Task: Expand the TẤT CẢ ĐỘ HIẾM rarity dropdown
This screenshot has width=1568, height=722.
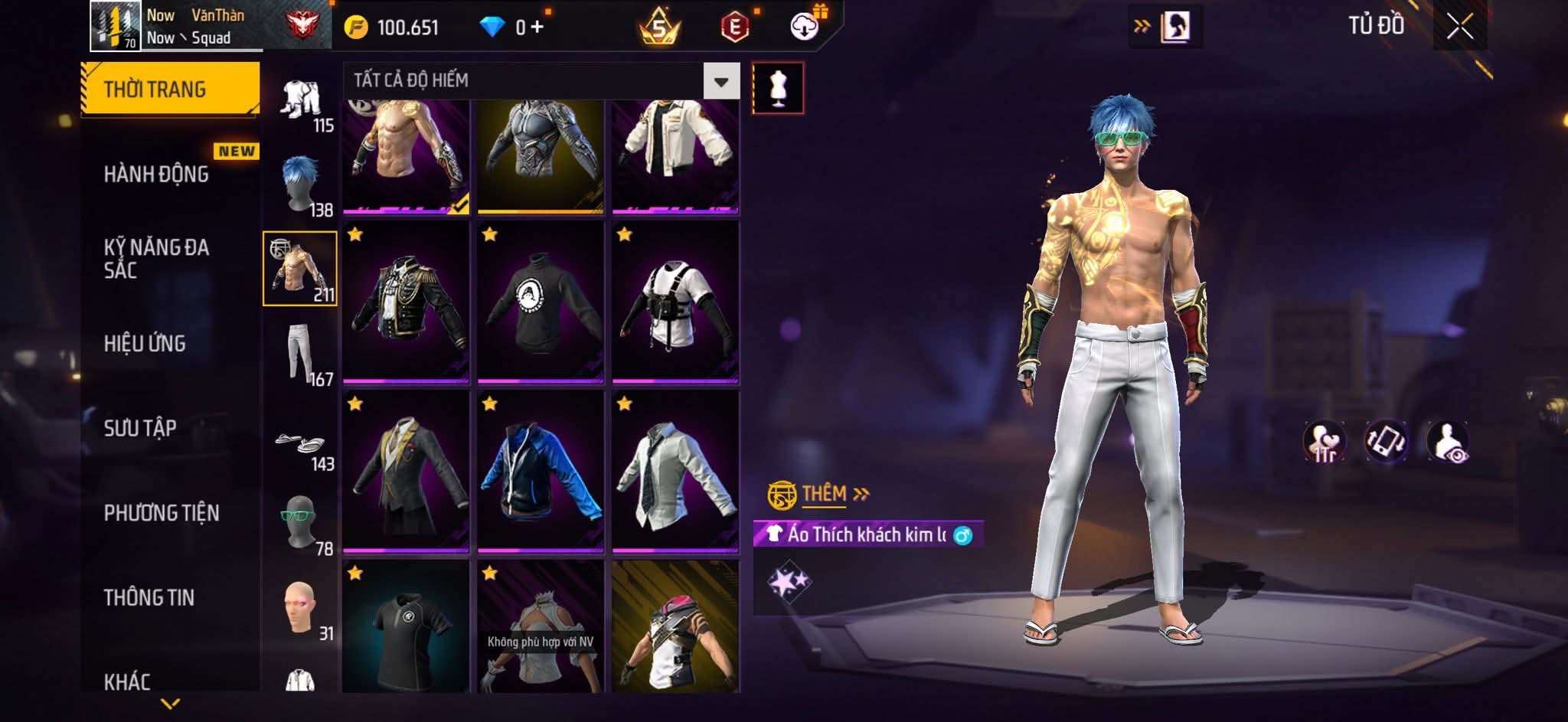Action: tap(720, 81)
